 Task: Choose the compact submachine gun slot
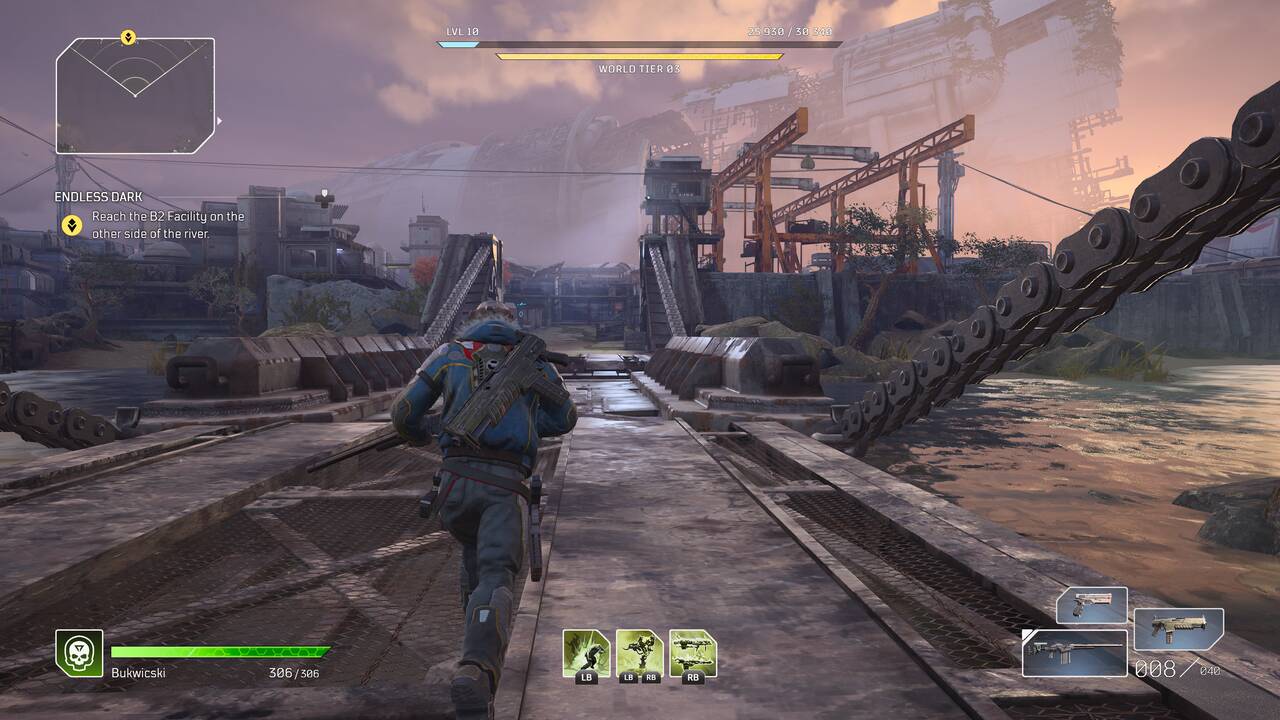tap(1178, 630)
